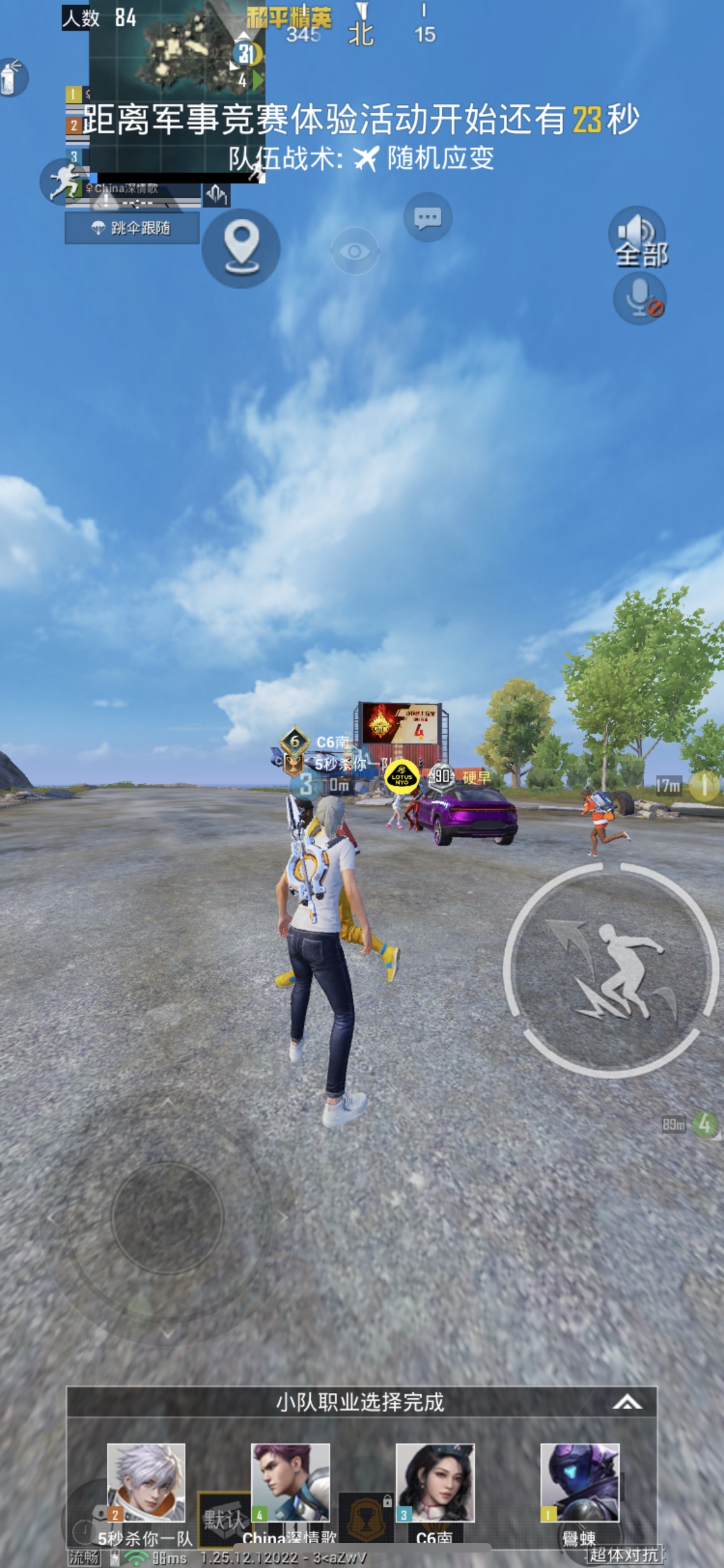
Task: Collapse the 小队职业选择完成 panel arrow
Action: click(626, 1403)
